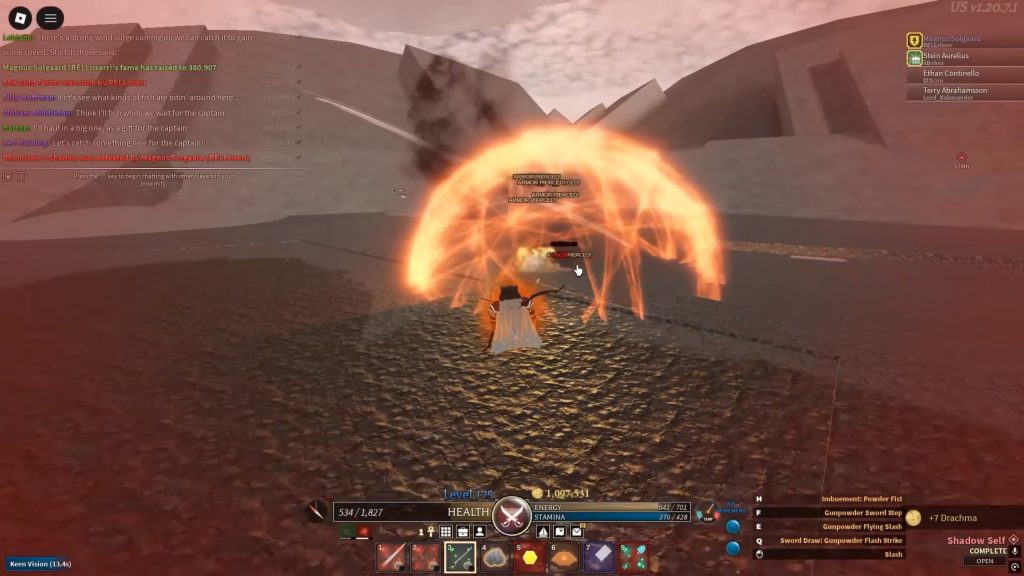Open the grid inventory icon

click(446, 531)
